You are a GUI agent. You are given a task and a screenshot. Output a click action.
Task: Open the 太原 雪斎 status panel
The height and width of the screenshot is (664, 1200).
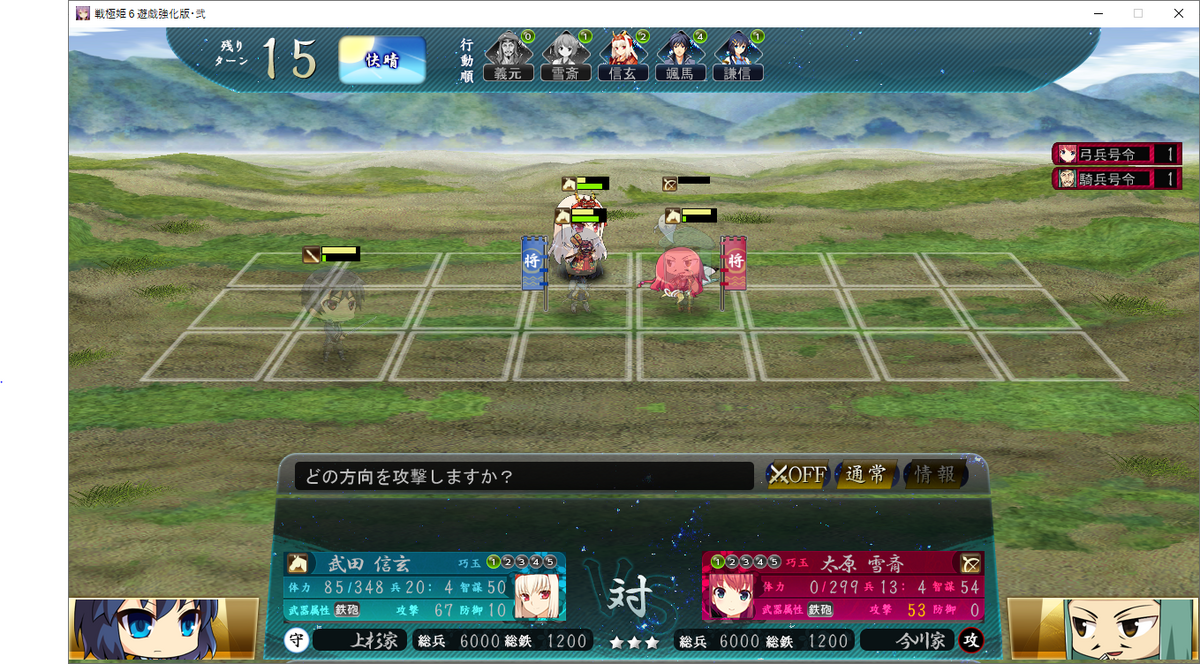click(x=842, y=586)
